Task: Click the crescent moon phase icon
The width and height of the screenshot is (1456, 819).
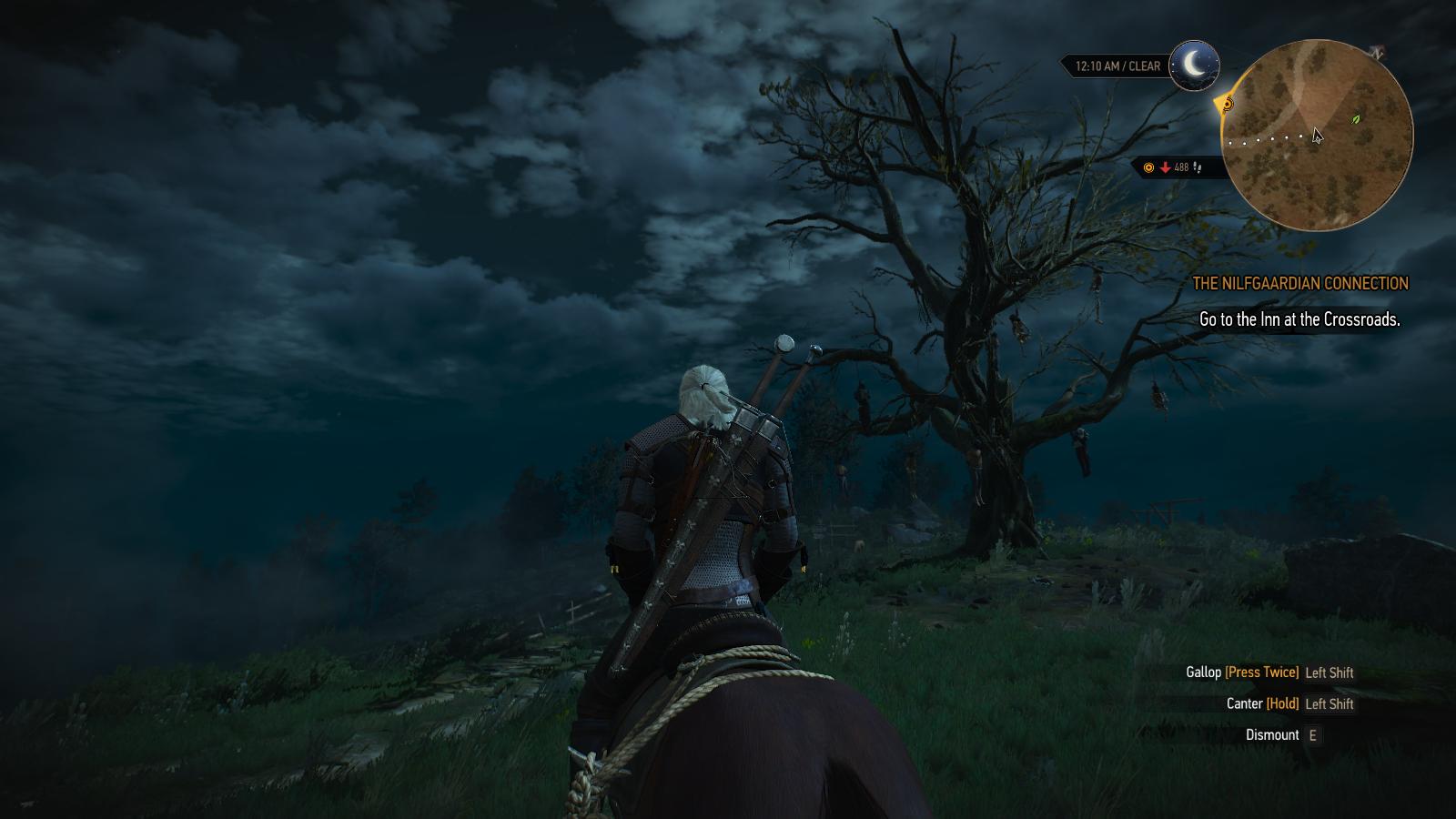Action: coord(1194,66)
